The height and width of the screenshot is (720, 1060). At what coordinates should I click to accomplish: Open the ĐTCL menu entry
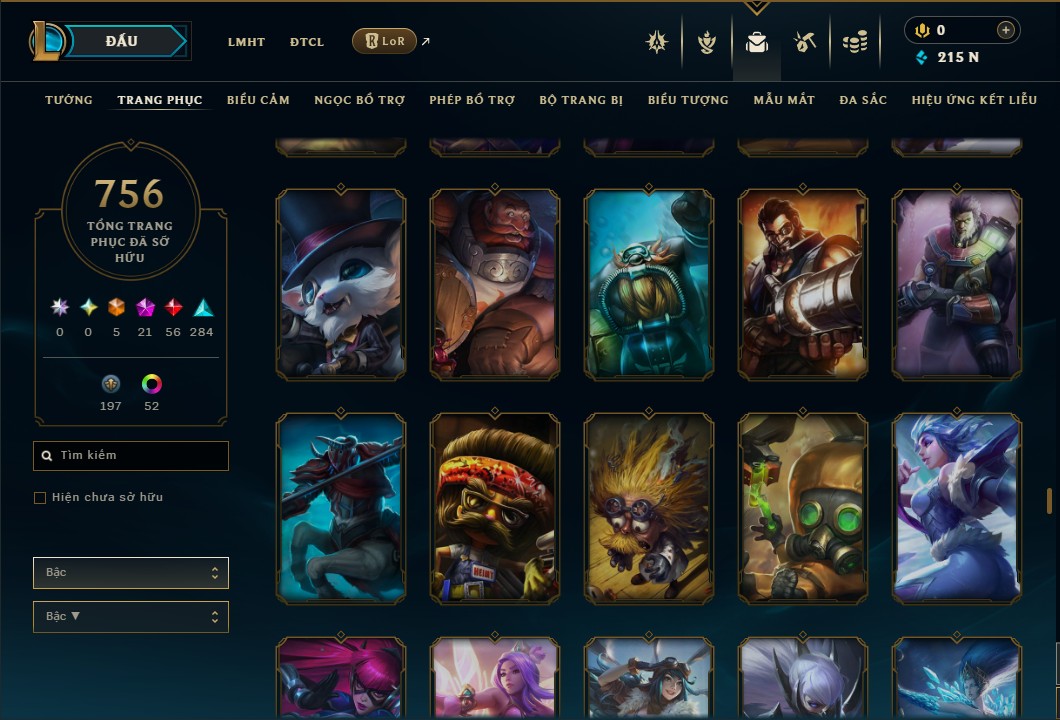point(307,42)
